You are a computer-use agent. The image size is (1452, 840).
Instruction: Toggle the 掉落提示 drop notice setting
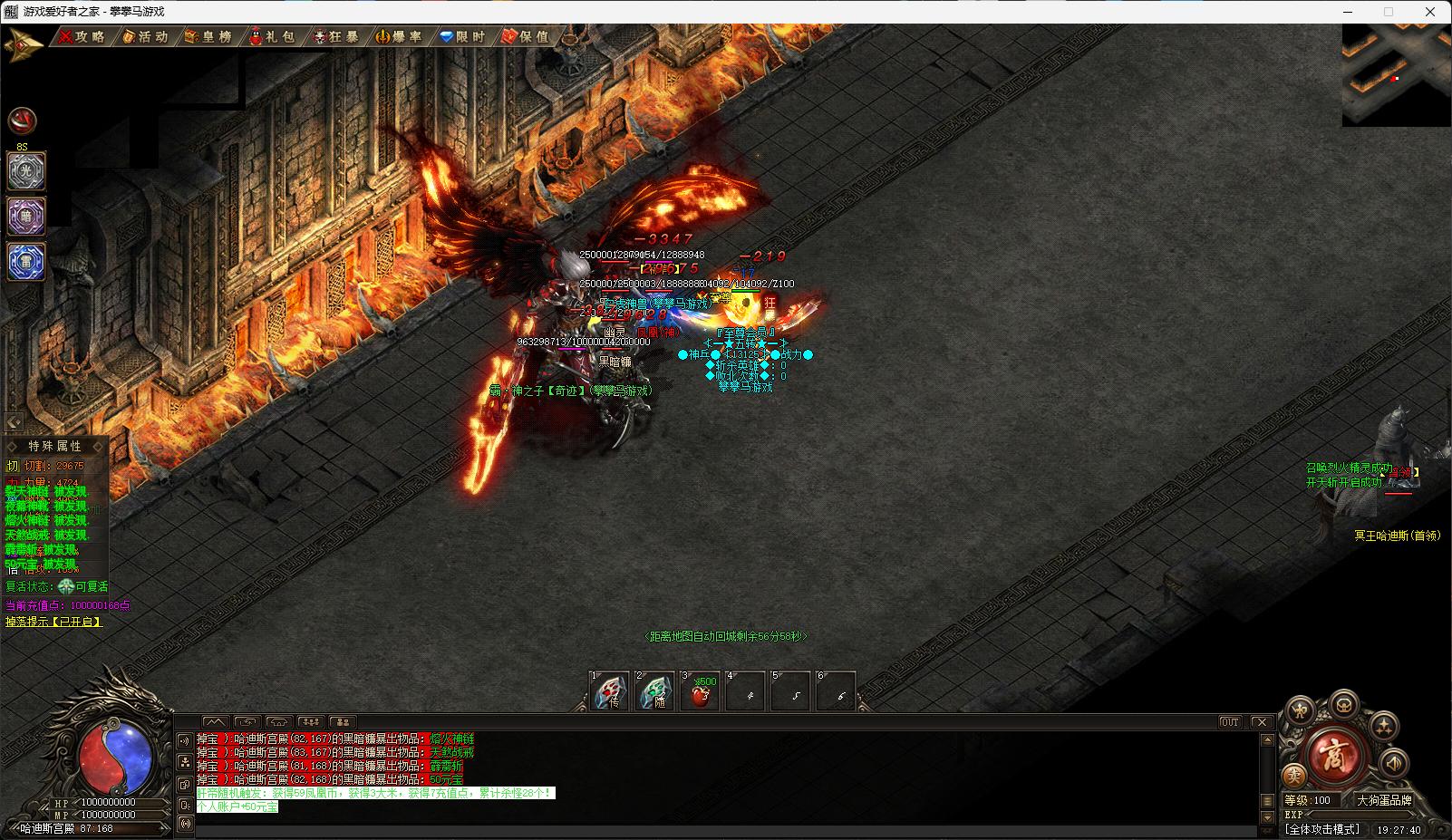(x=53, y=622)
